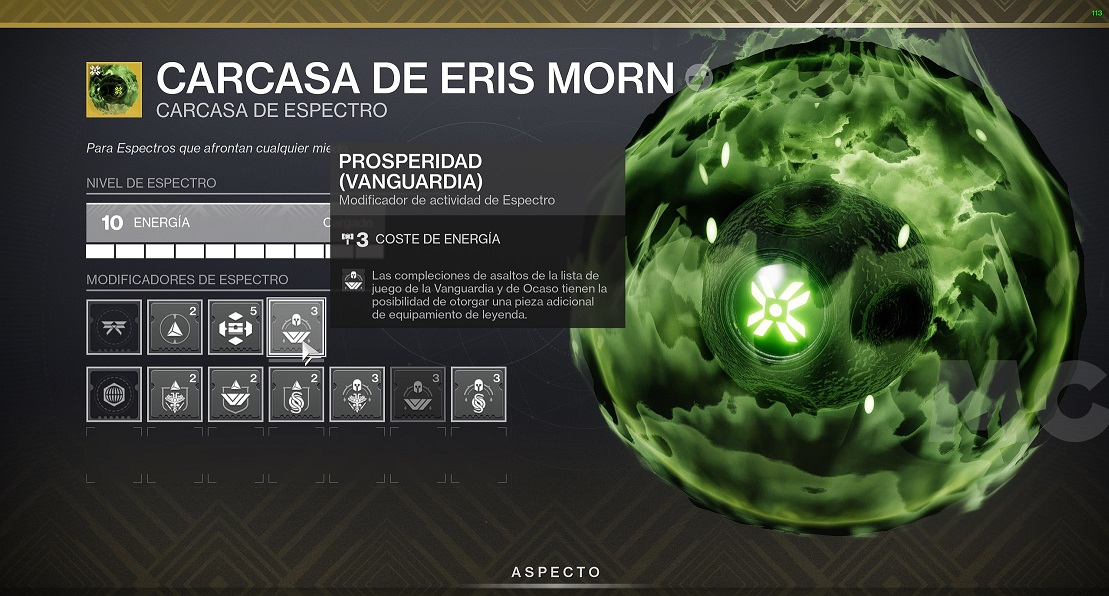
Task: Select the helmet Crucible modifier costing 3
Action: click(x=357, y=394)
